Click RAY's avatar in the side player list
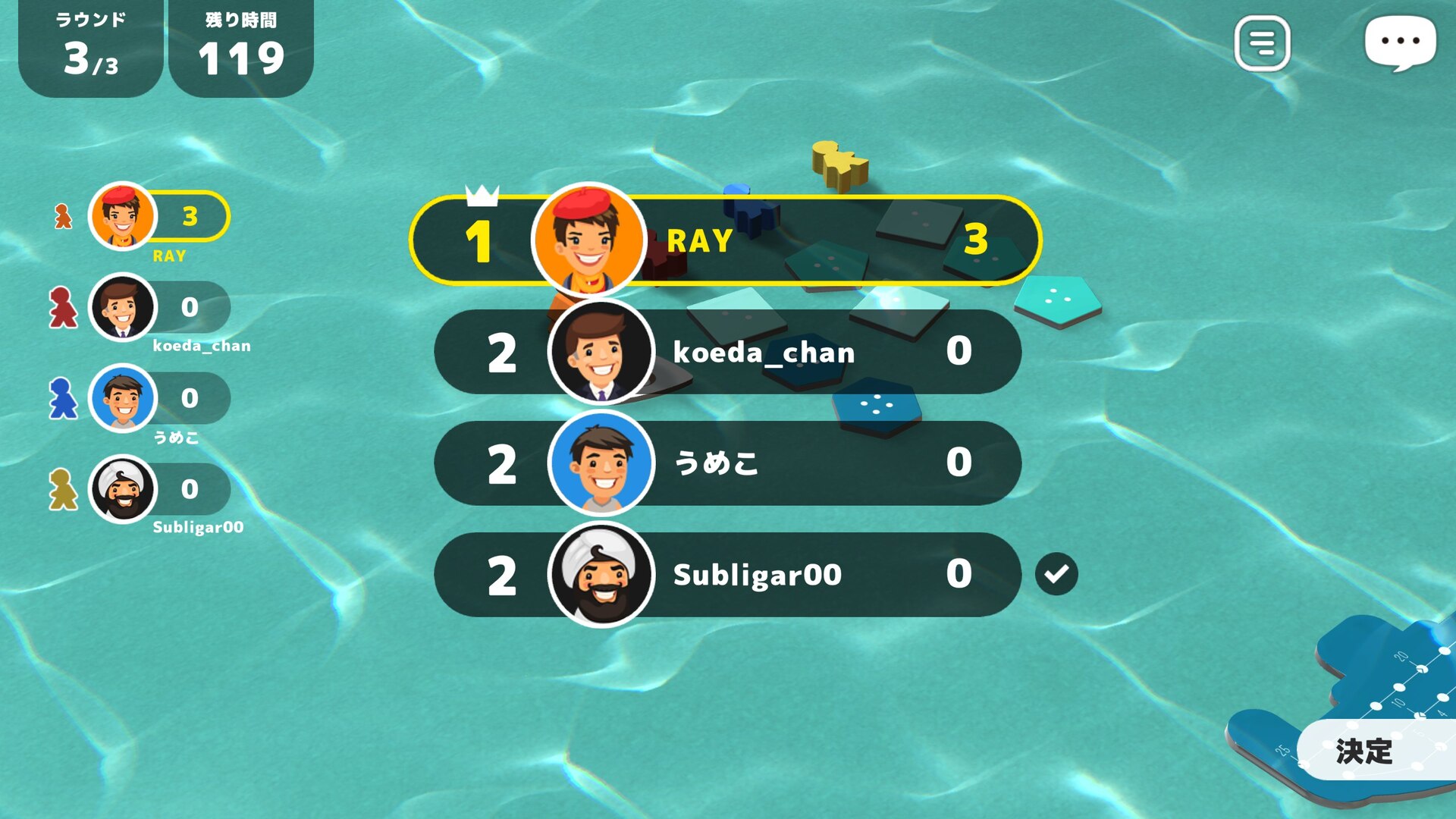Screen dimensions: 1456x819 (x=122, y=217)
